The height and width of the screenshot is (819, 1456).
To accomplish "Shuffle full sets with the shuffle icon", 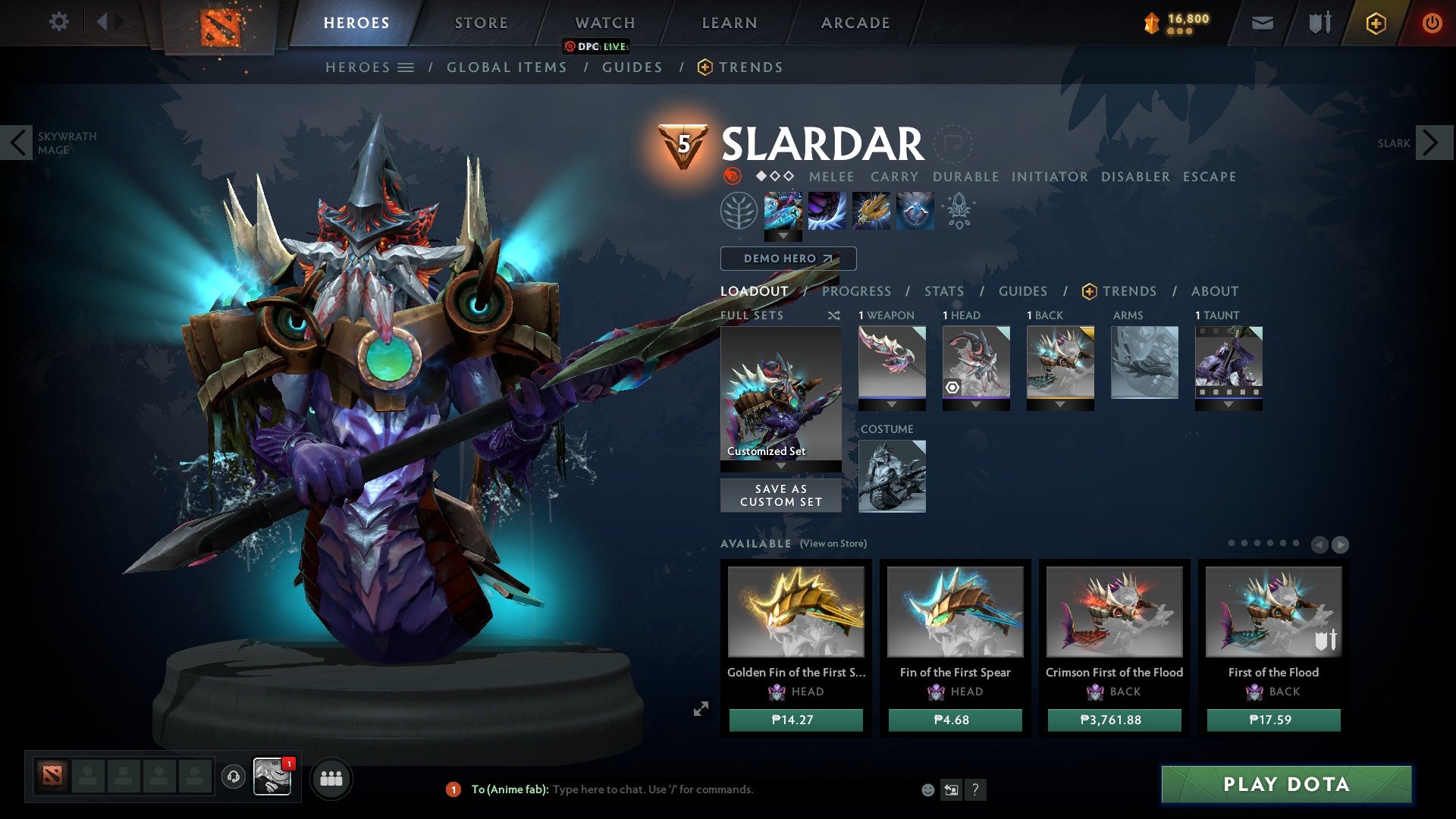I will click(833, 315).
